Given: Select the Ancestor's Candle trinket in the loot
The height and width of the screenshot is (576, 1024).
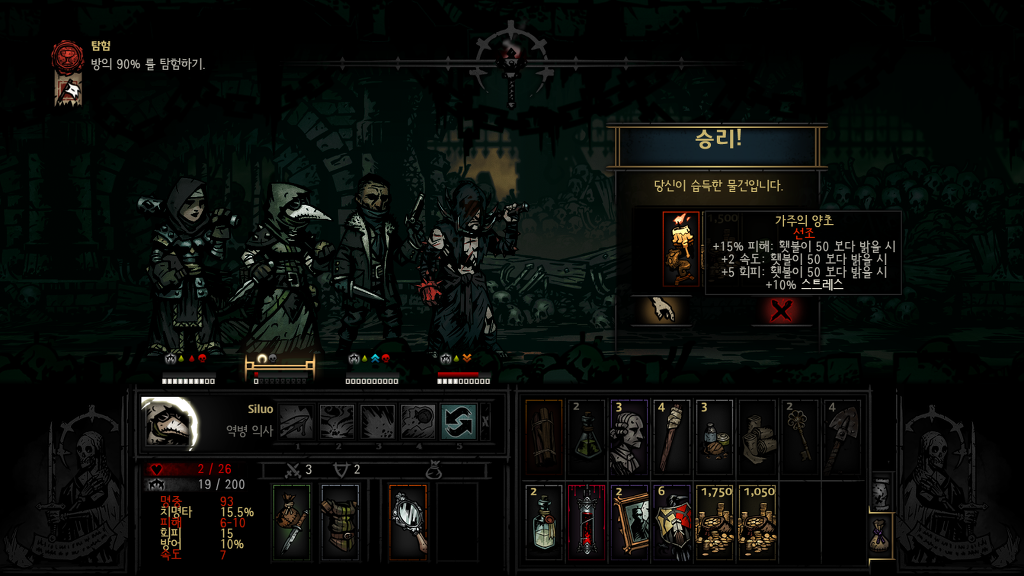Looking at the screenshot, I should tap(682, 249).
